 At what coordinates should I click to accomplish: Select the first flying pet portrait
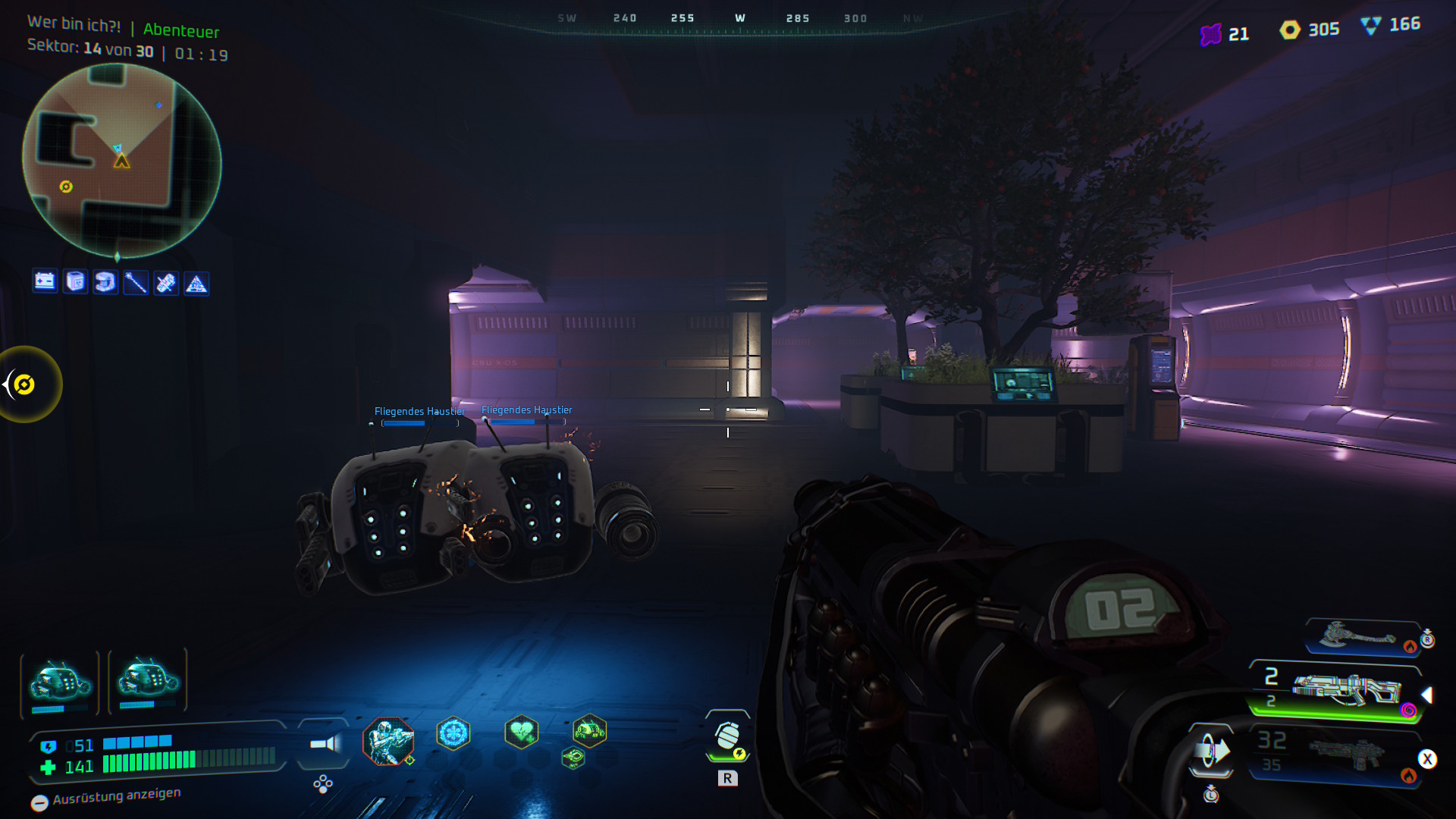click(x=60, y=682)
